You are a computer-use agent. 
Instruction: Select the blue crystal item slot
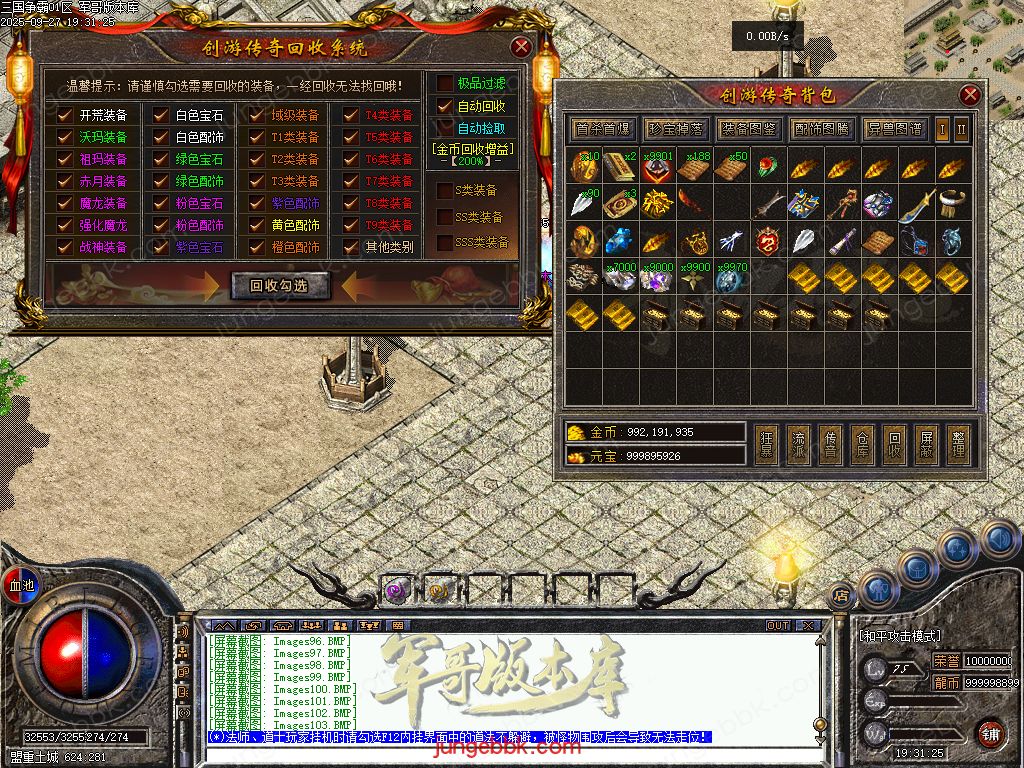pos(619,240)
